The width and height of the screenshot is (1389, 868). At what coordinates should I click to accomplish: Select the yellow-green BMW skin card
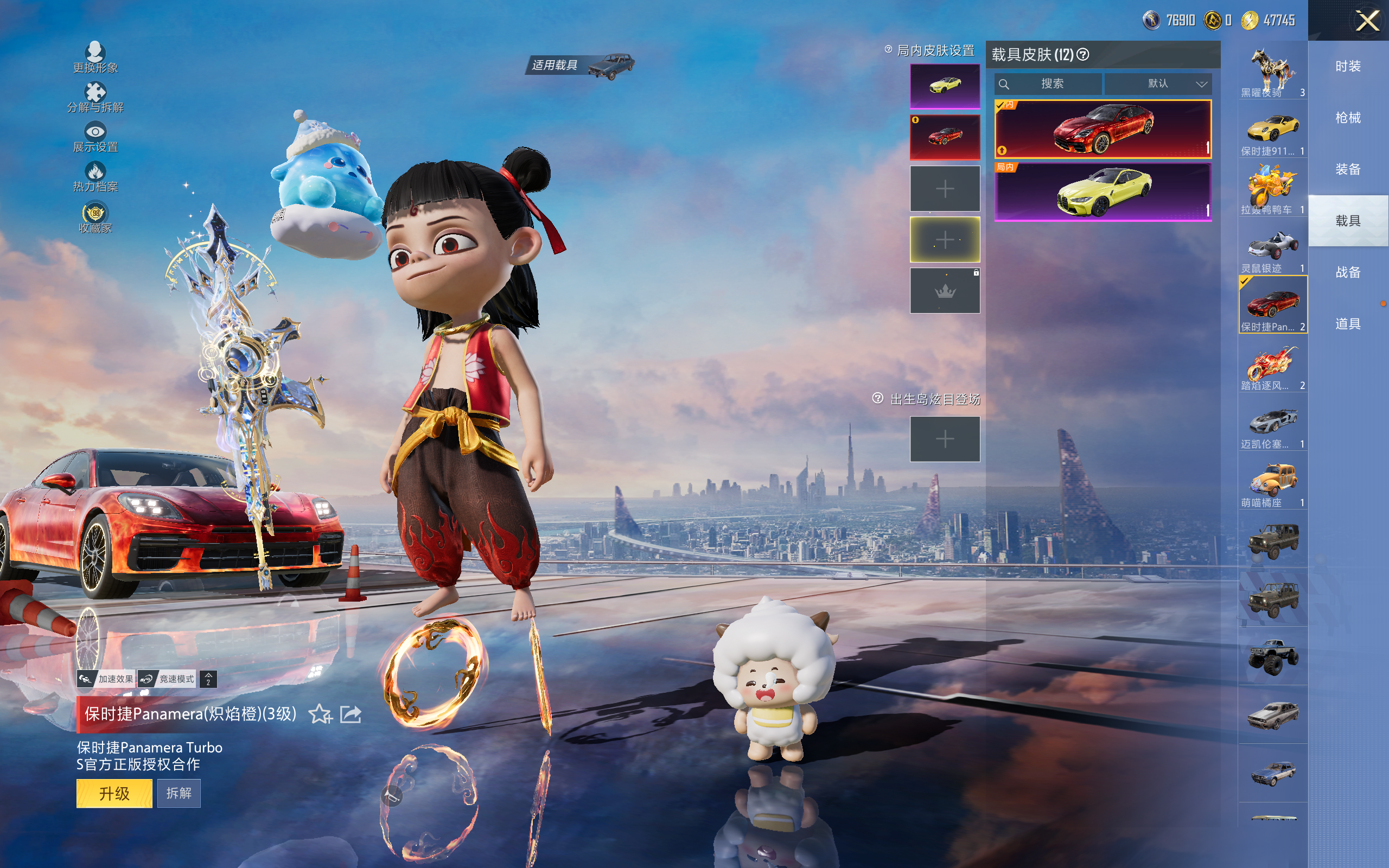point(1103,192)
